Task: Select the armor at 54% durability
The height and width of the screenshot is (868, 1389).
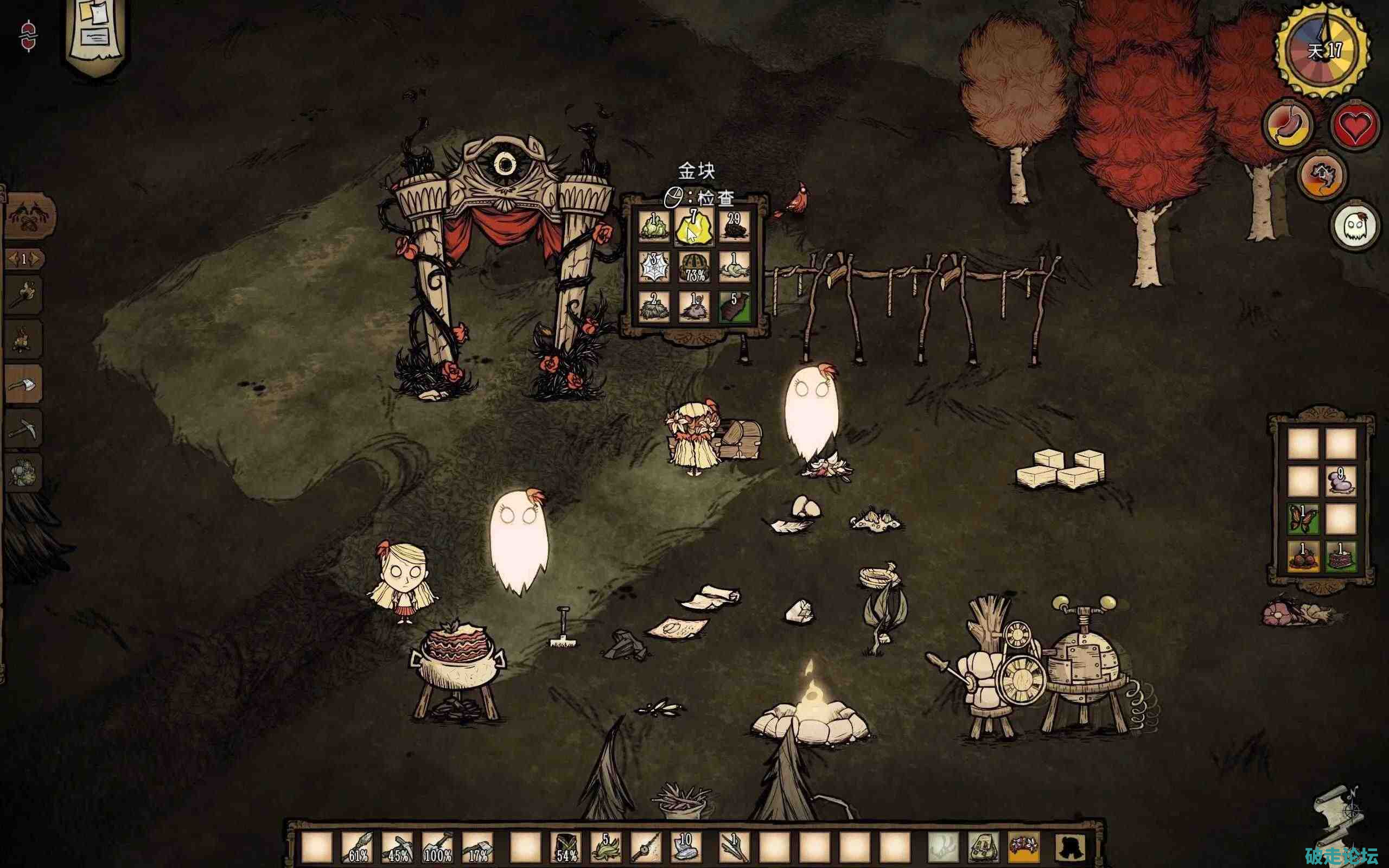Action: tap(566, 848)
